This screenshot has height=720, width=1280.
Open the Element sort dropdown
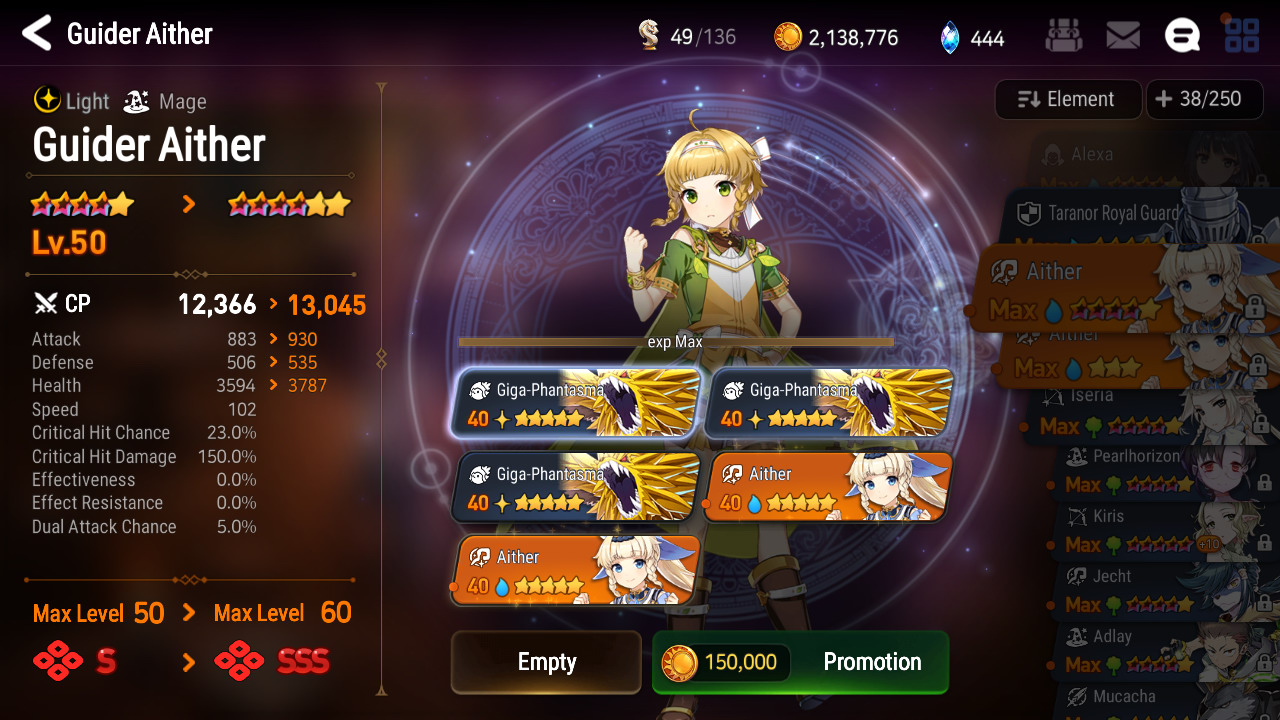[1067, 99]
